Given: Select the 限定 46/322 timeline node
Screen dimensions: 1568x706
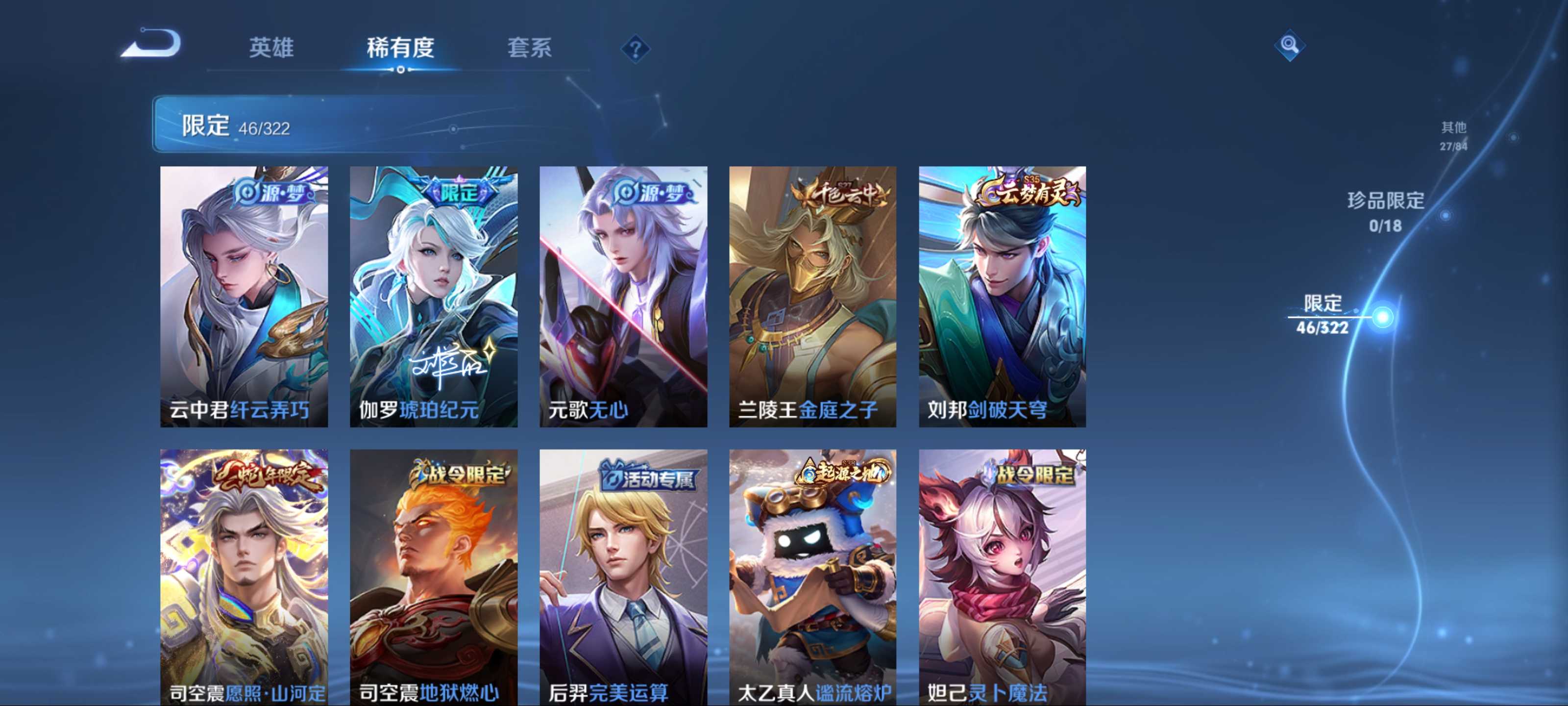Looking at the screenshot, I should 1382,317.
